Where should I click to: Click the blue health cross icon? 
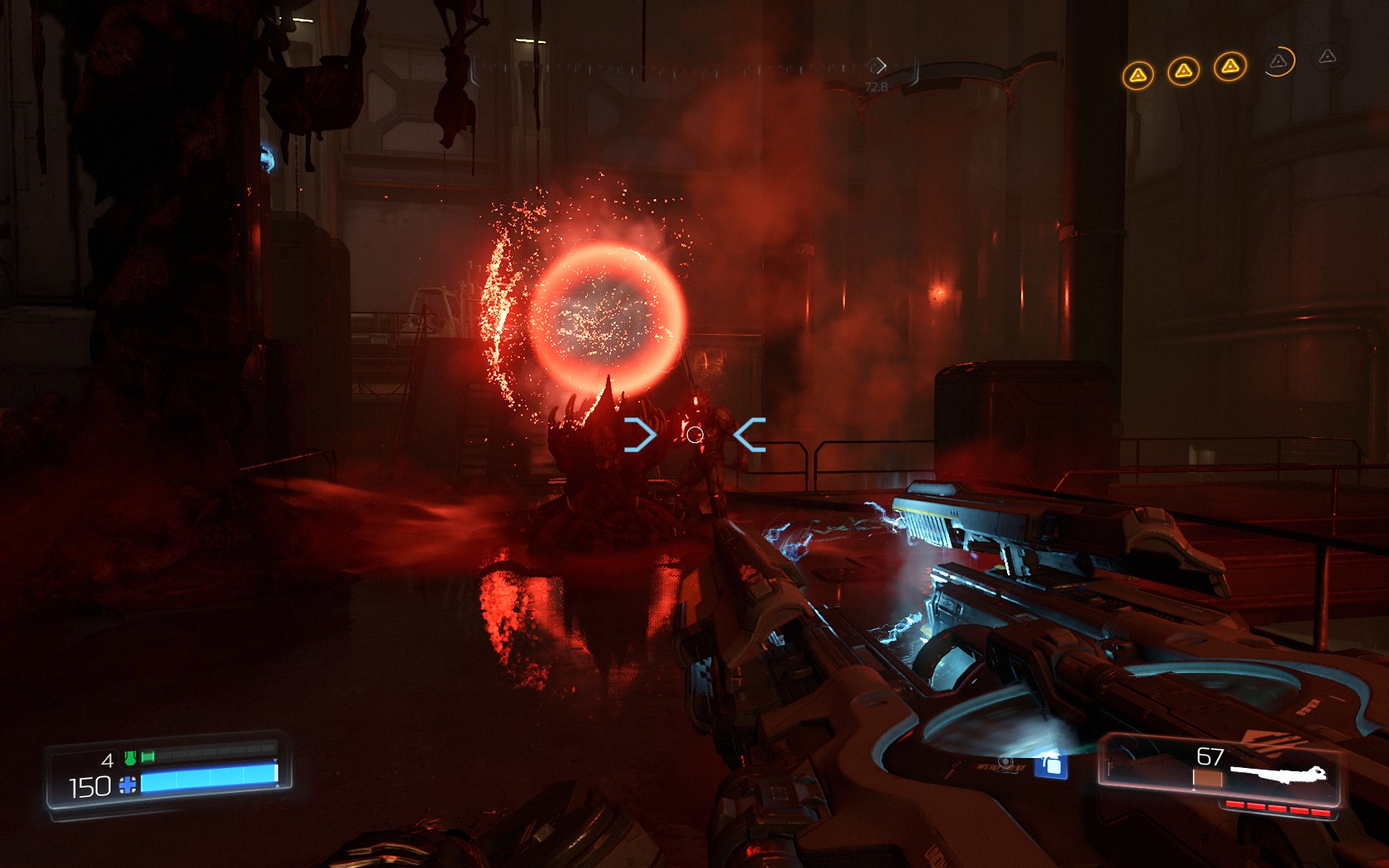tap(126, 785)
